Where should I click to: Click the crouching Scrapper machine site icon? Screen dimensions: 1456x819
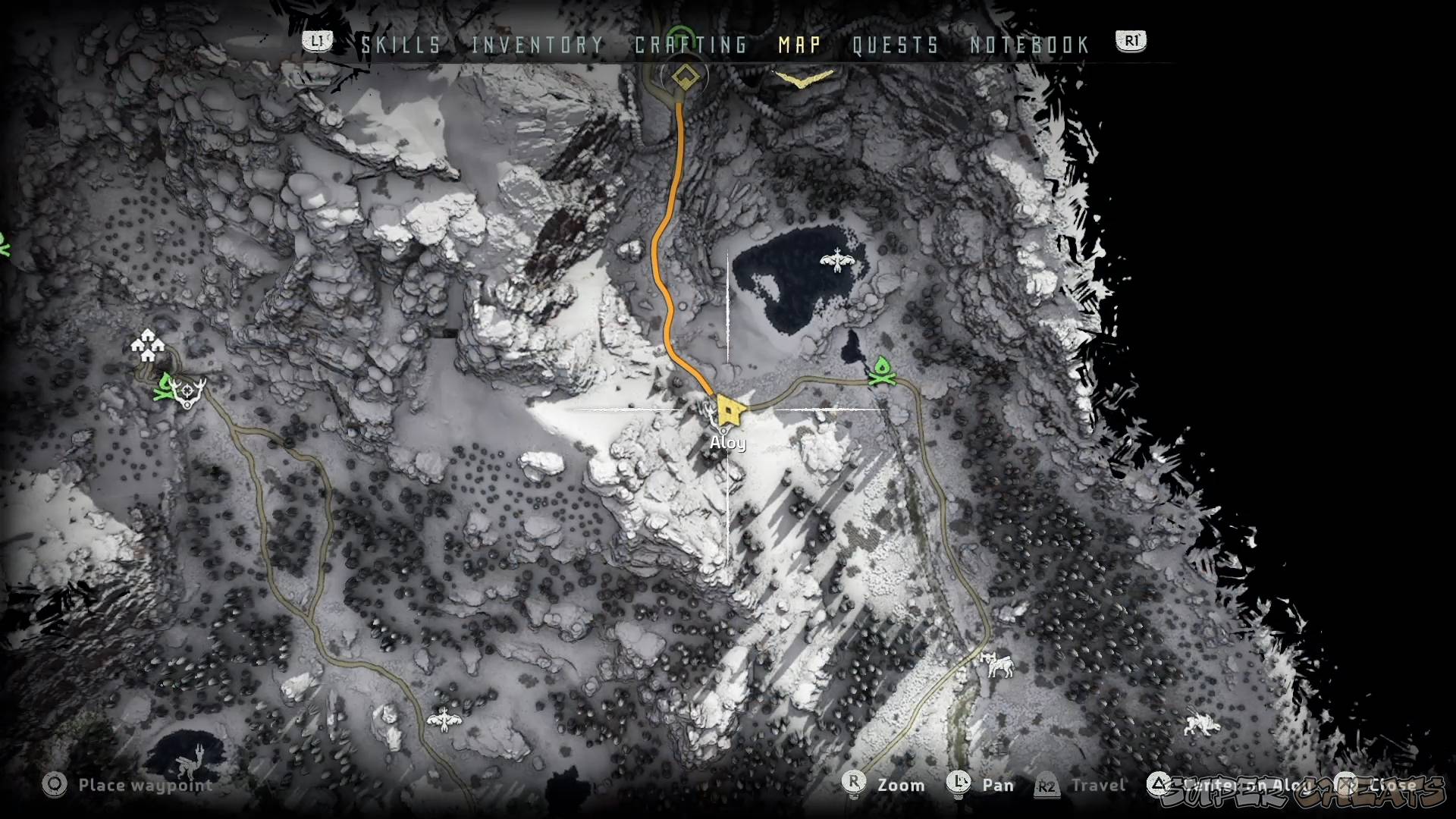pyautogui.click(x=1202, y=723)
